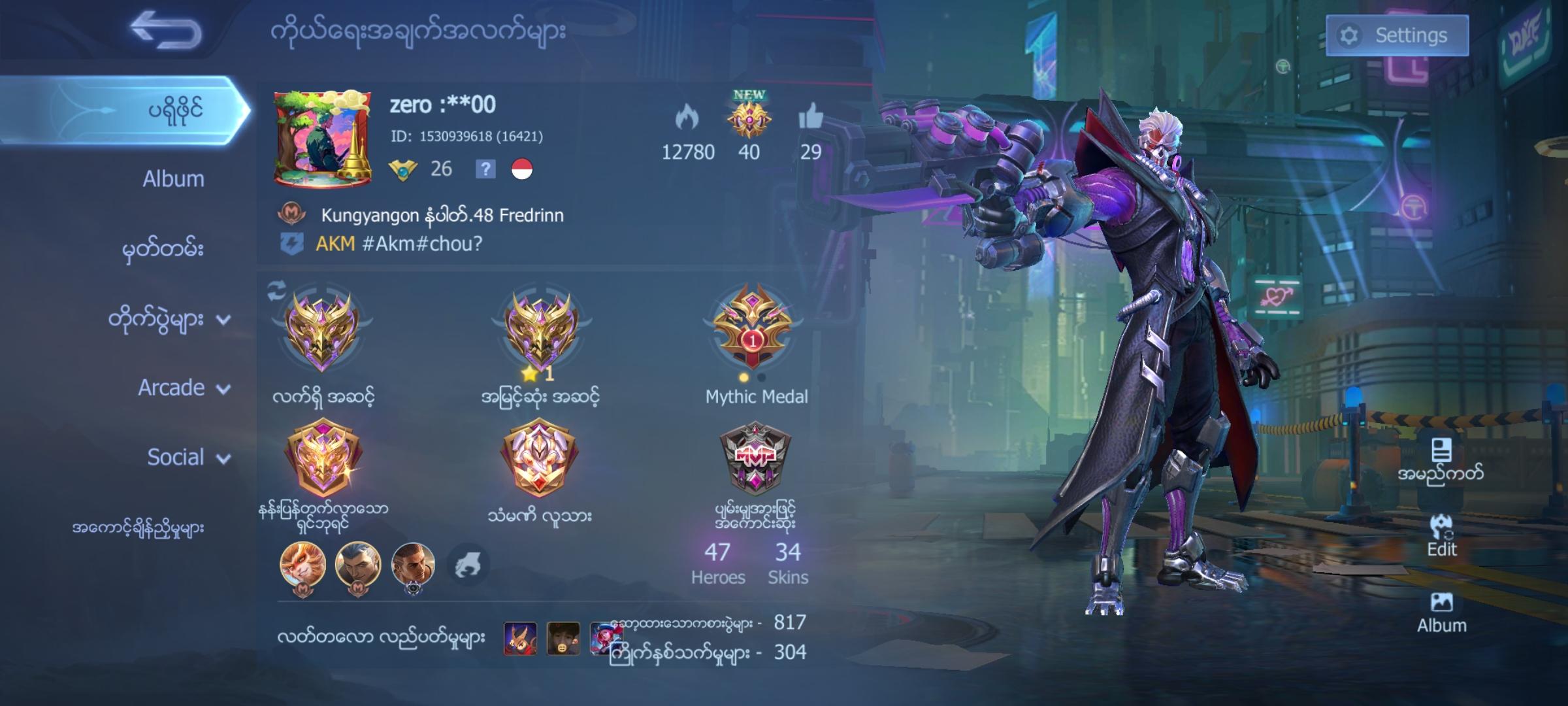Switch to second medal via black dot
Image resolution: width=1568 pixels, height=706 pixels.
pyautogui.click(x=760, y=376)
